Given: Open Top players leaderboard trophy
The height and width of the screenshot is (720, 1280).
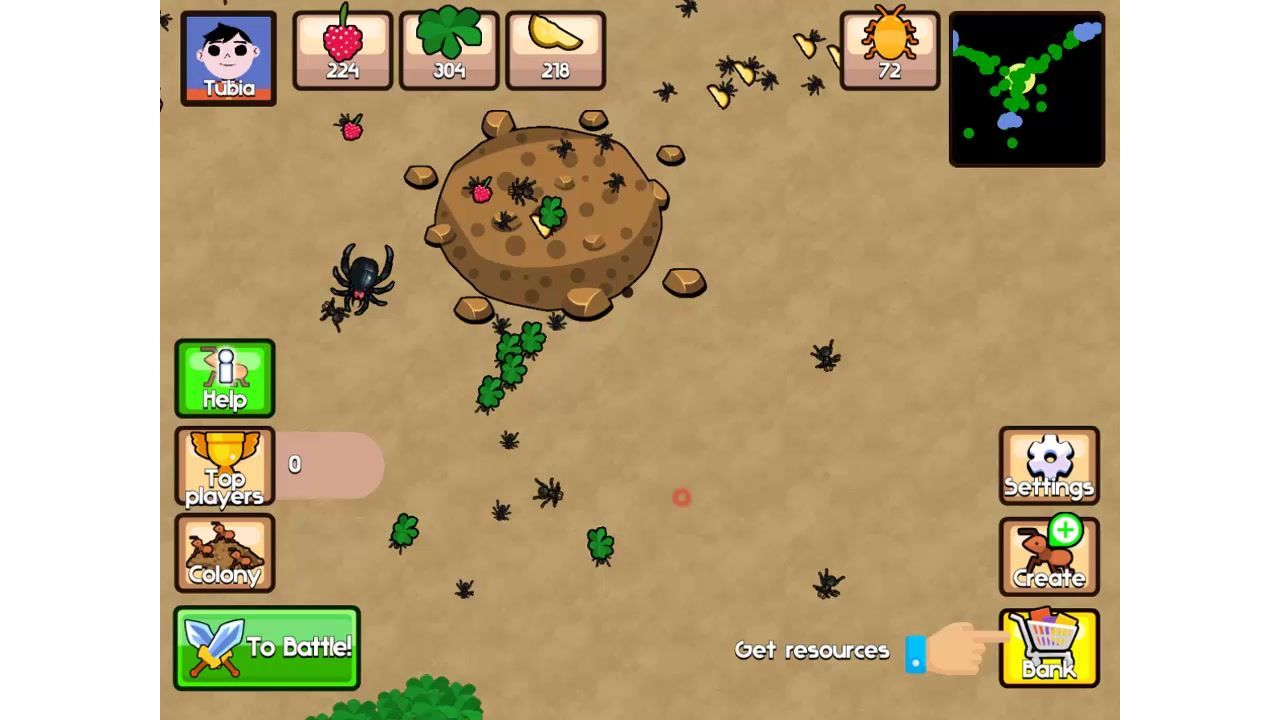Looking at the screenshot, I should [224, 468].
